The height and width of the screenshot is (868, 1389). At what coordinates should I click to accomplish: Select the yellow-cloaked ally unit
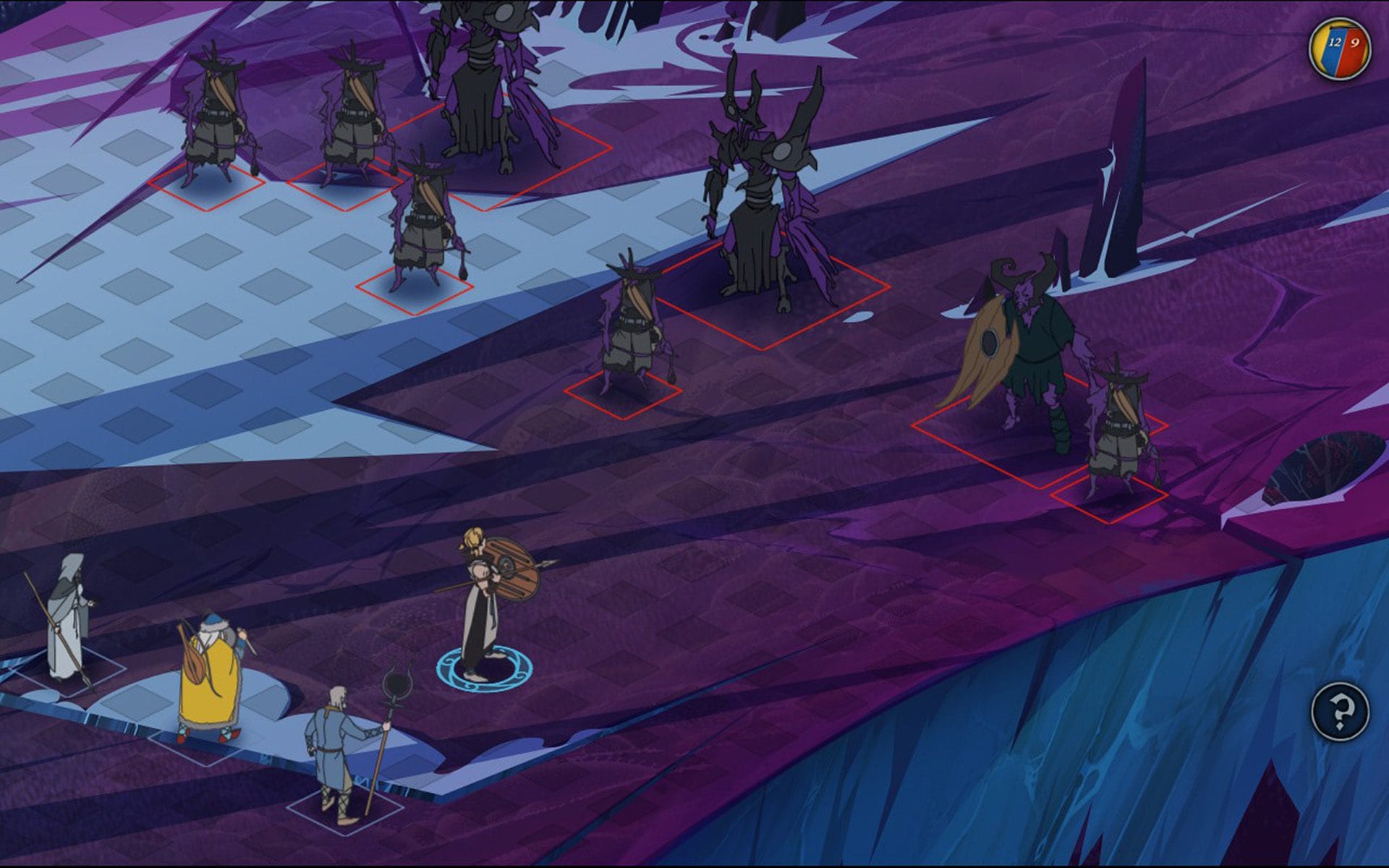(209, 680)
